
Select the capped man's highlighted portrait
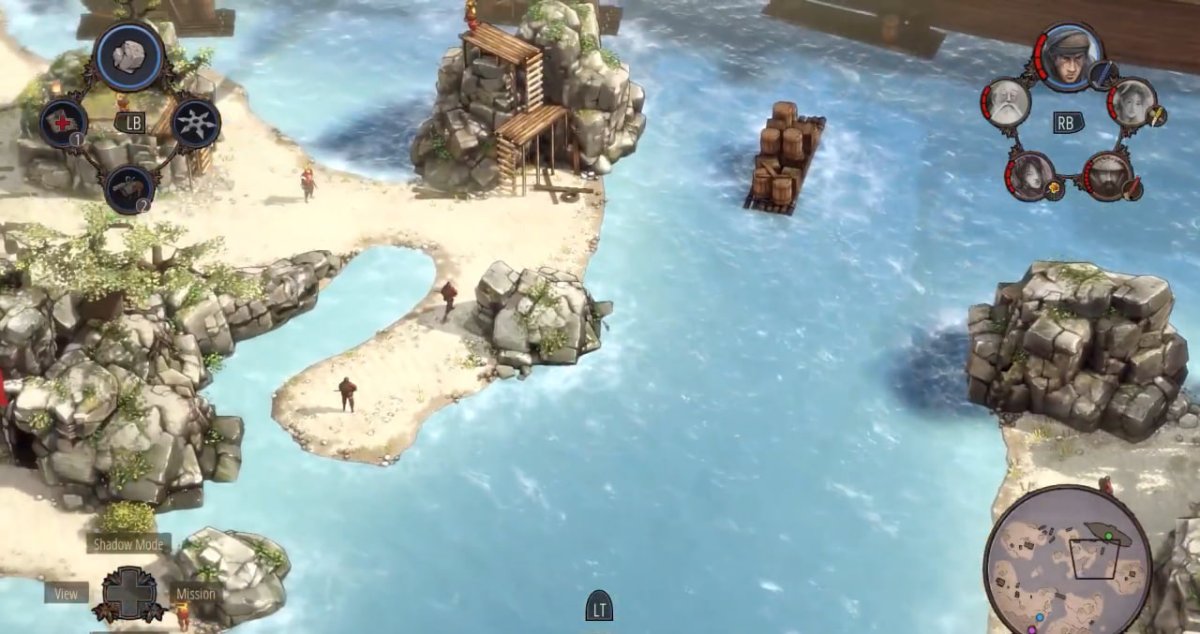click(x=1069, y=57)
